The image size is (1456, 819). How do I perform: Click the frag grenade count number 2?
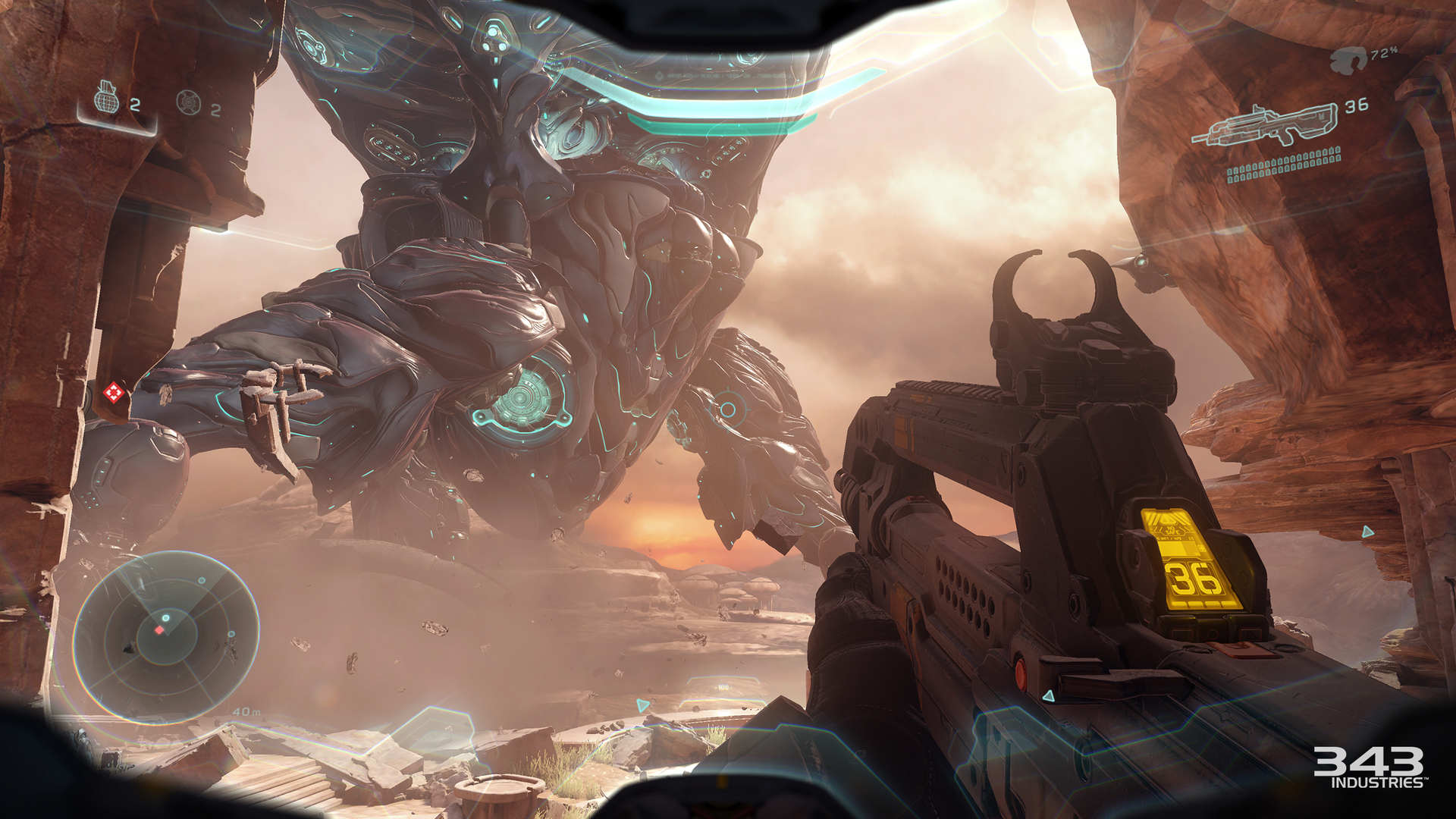tap(136, 106)
